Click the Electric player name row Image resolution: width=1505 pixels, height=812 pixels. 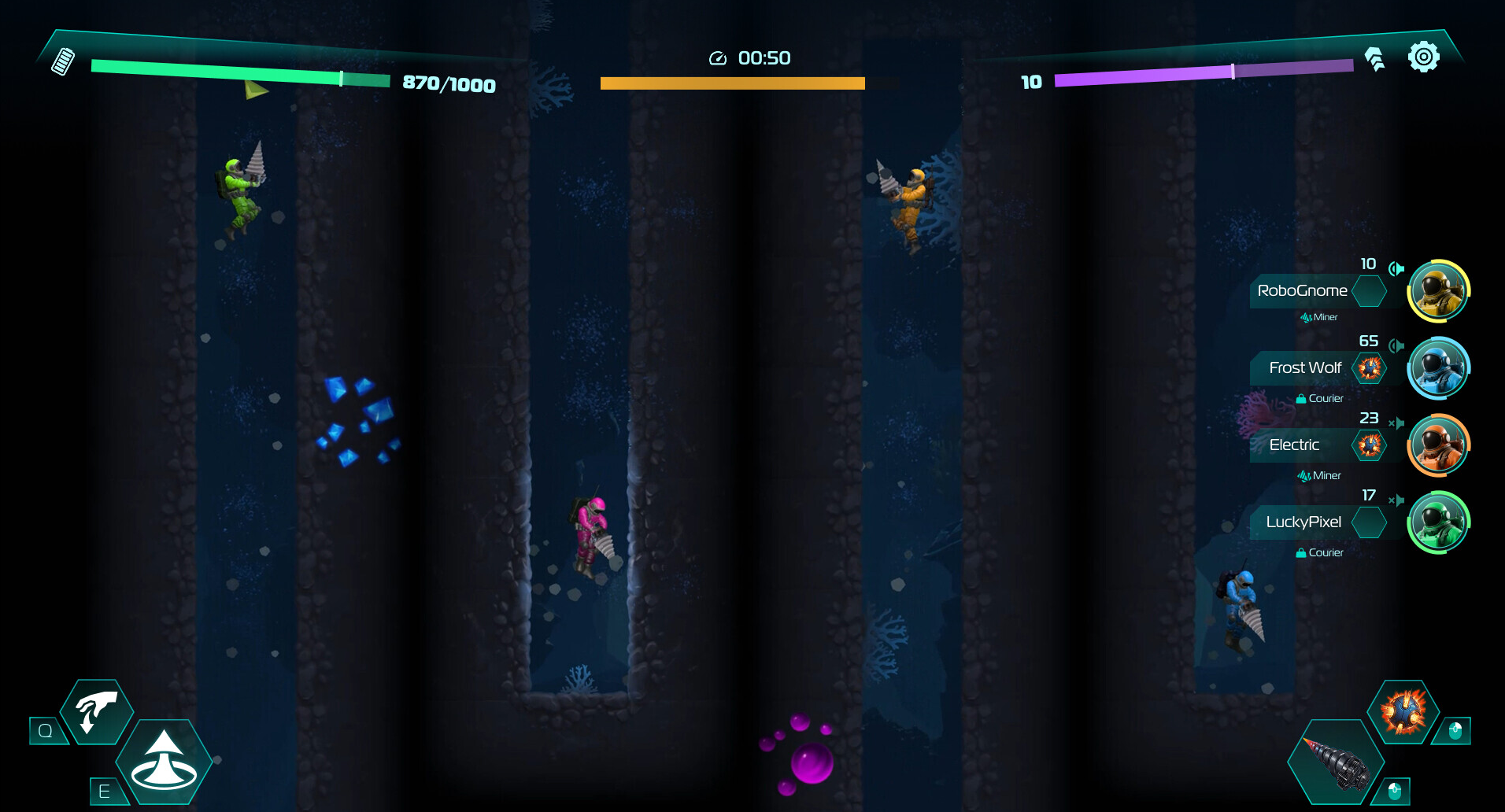1295,445
